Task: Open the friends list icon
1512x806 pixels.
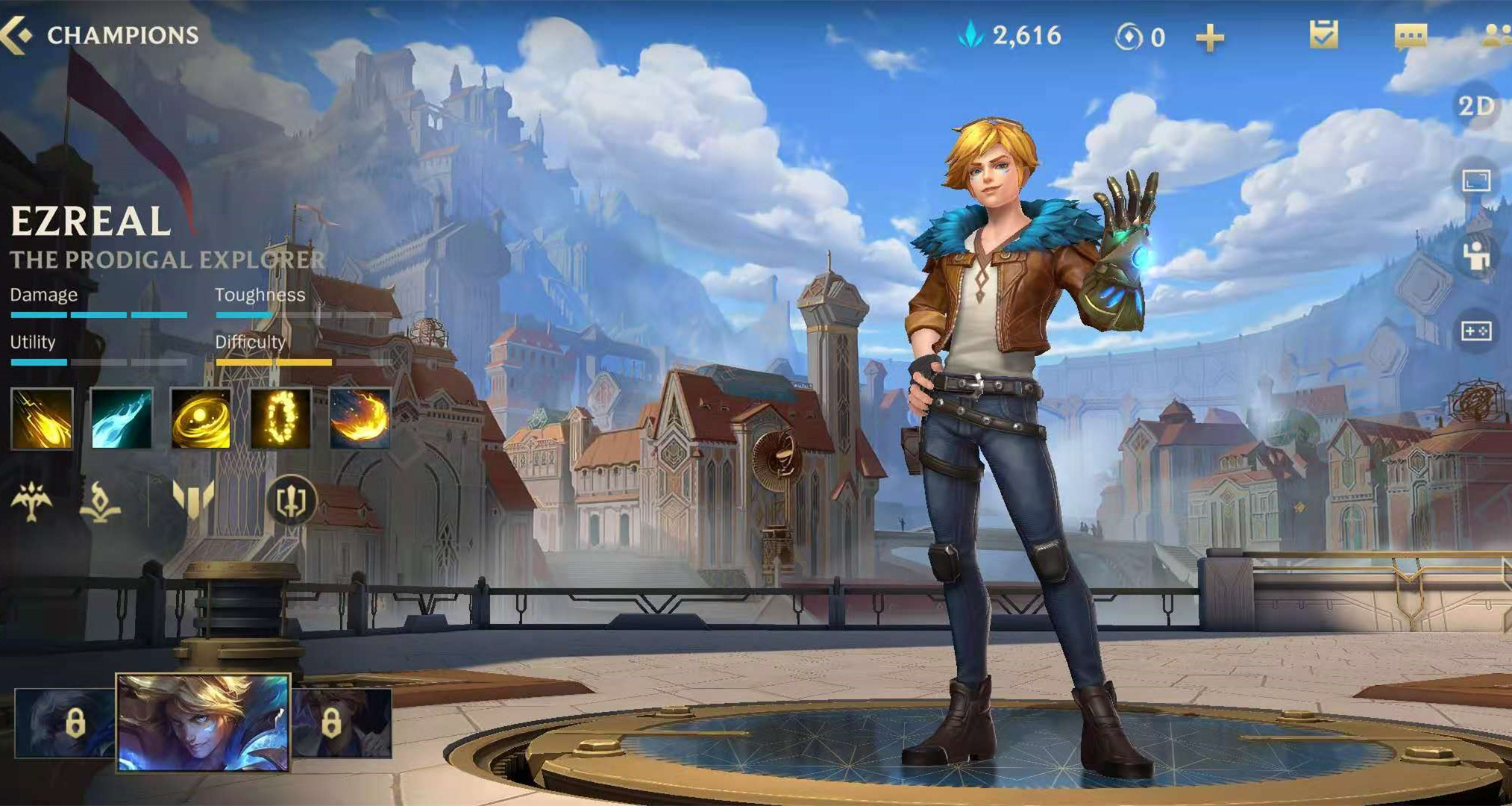Action: tap(1496, 36)
